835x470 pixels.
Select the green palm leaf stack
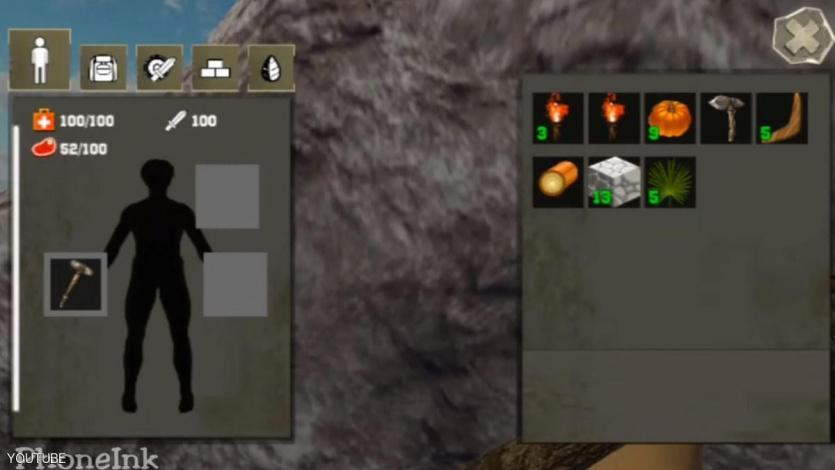669,182
